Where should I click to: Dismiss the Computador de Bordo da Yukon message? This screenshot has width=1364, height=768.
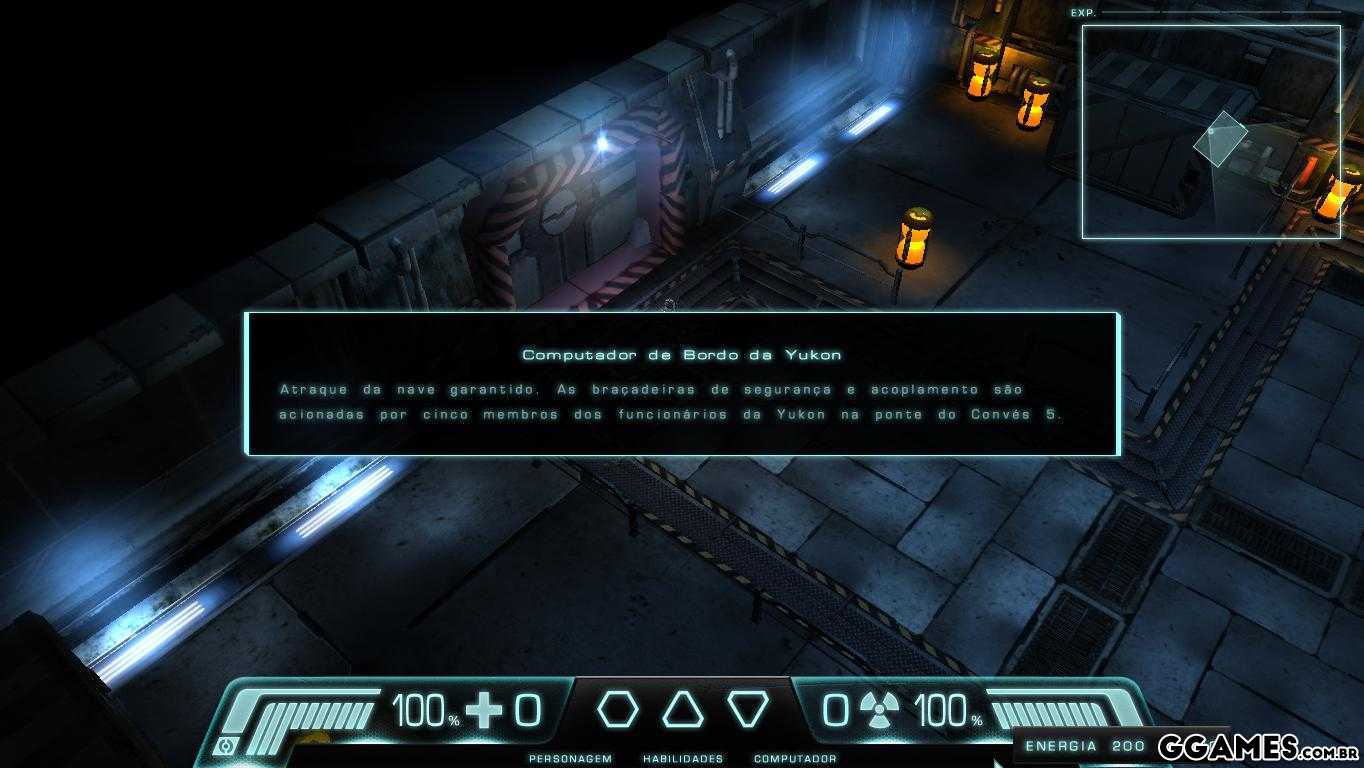682,384
